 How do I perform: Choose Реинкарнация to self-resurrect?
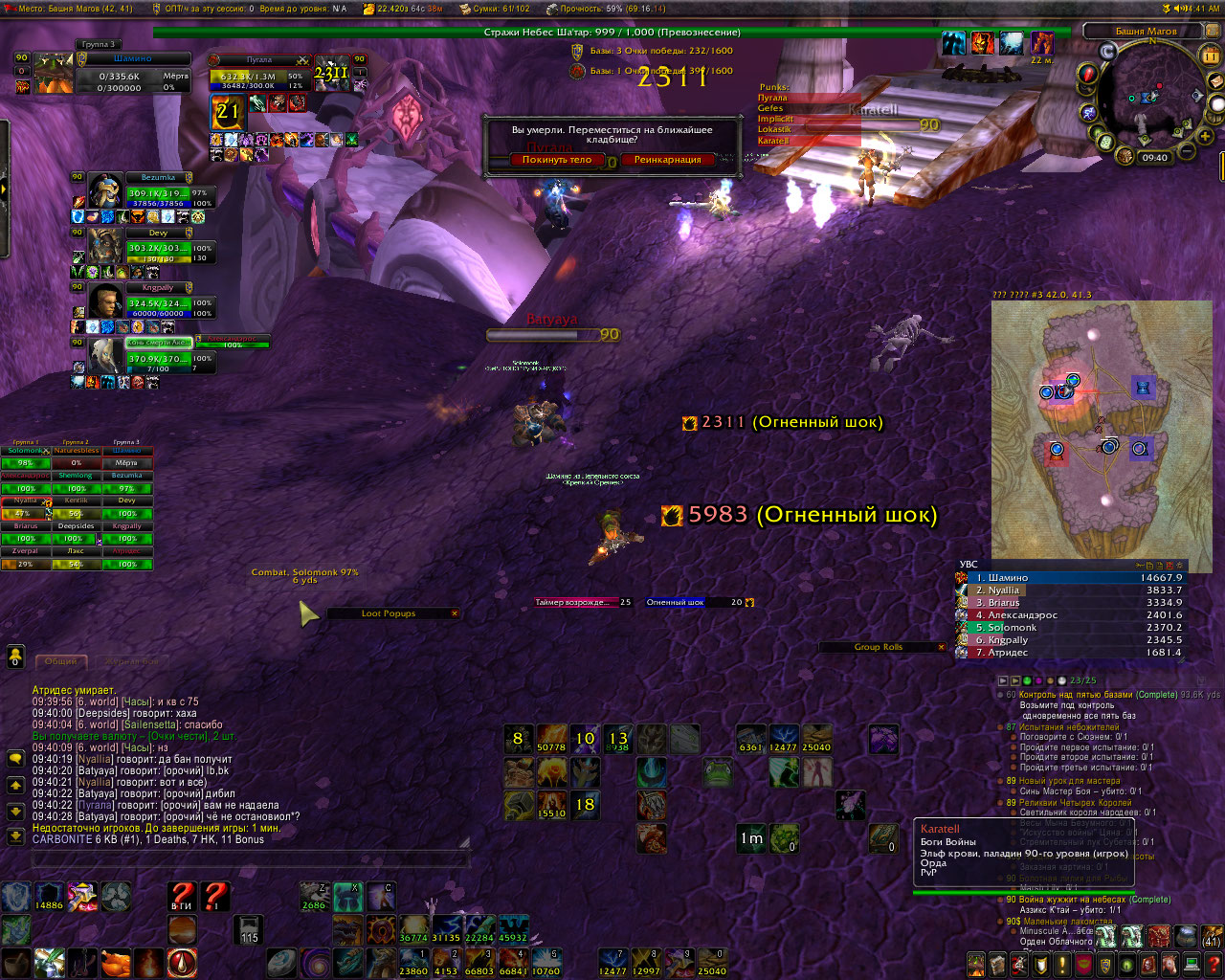click(667, 160)
